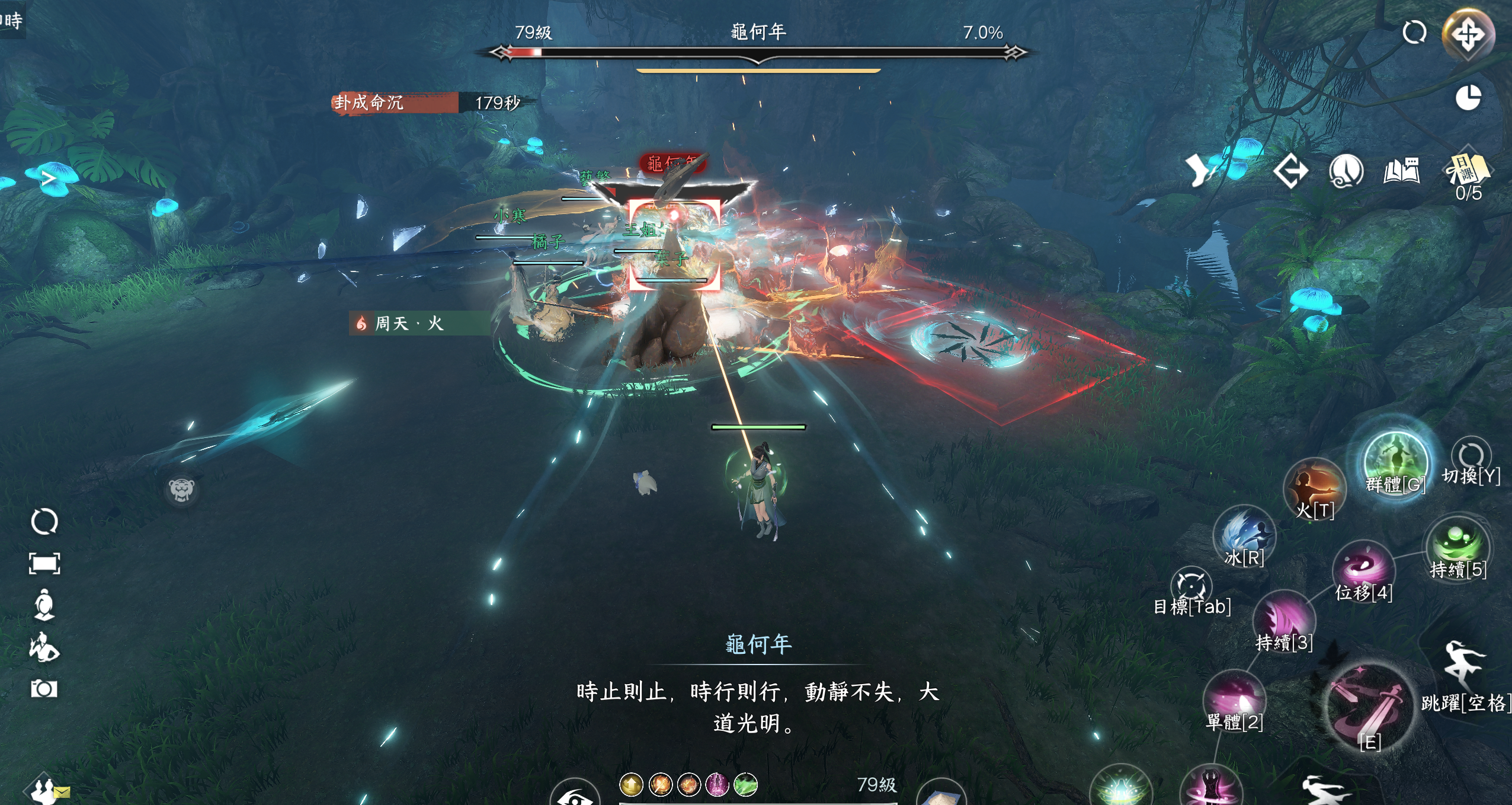Toggle the fullscreen frame icon
This screenshot has width=1512, height=805.
click(44, 563)
